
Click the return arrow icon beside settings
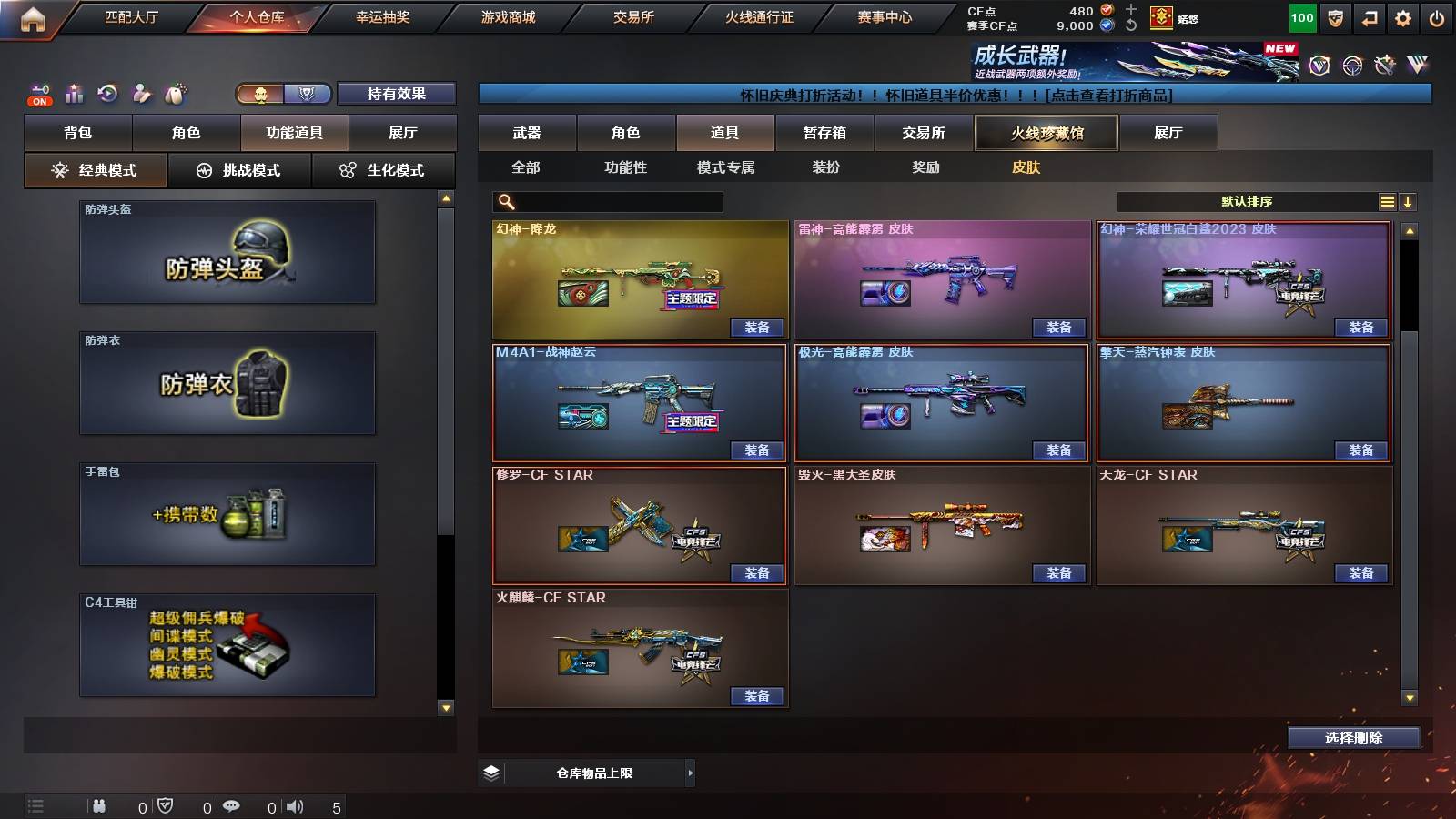coord(1368,16)
